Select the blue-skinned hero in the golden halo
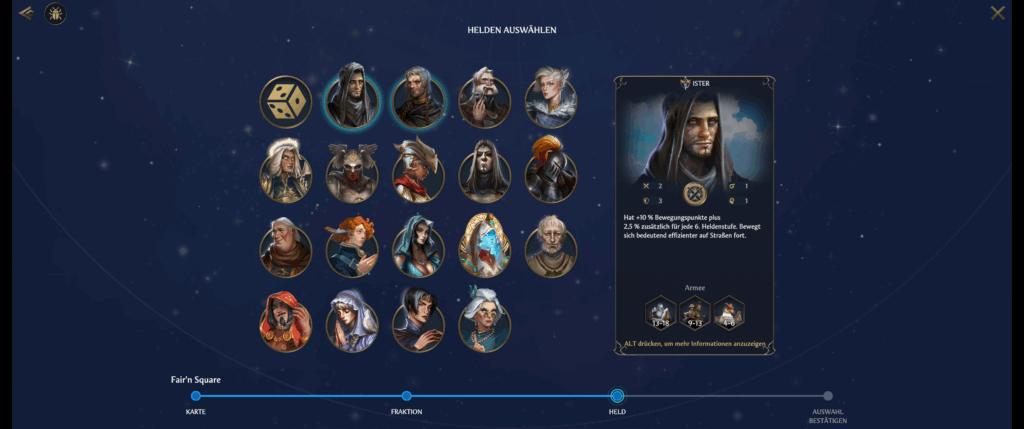The height and width of the screenshot is (429, 1024). [x=484, y=245]
